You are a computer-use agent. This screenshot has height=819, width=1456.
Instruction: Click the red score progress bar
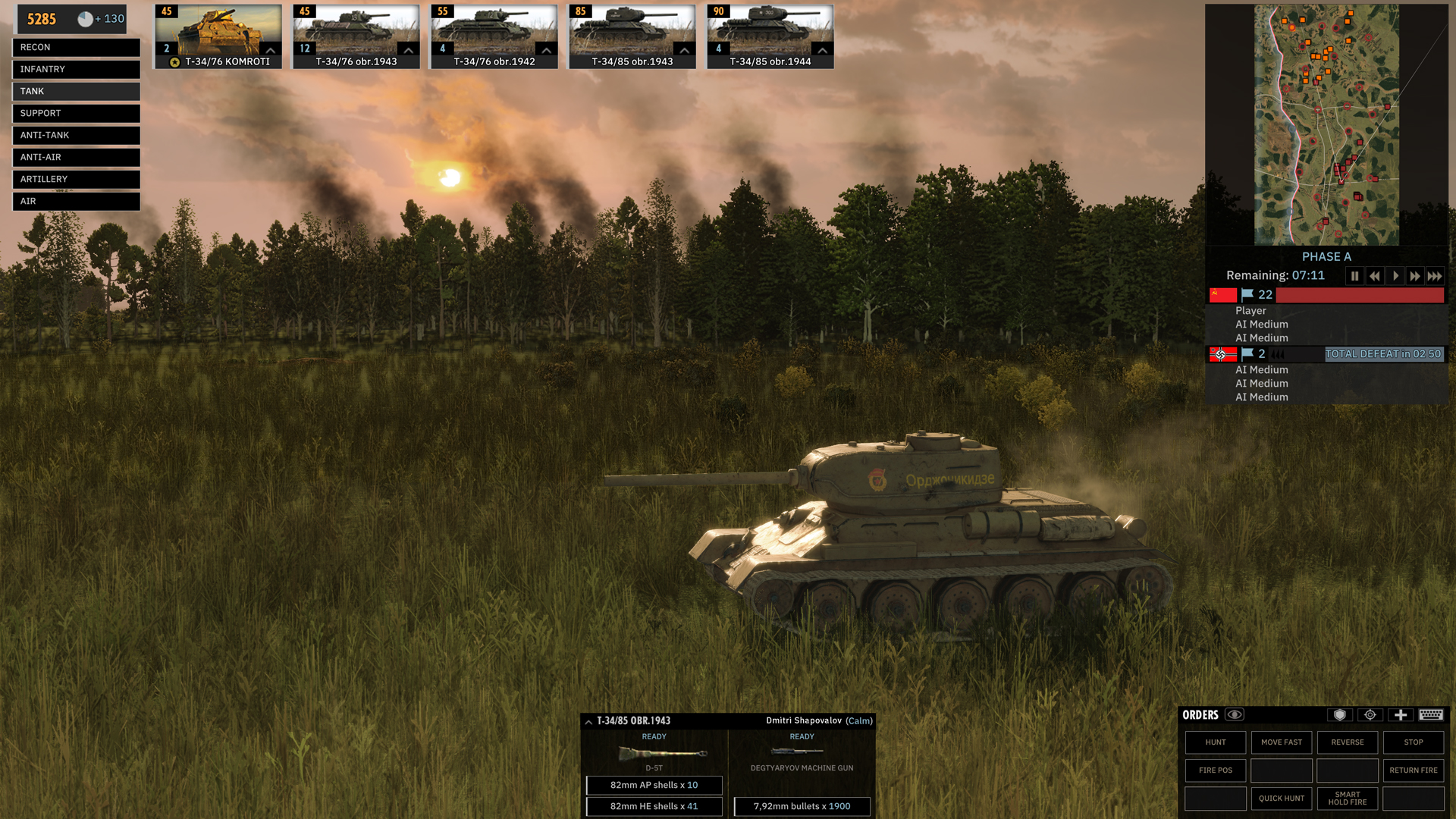coord(1357,296)
